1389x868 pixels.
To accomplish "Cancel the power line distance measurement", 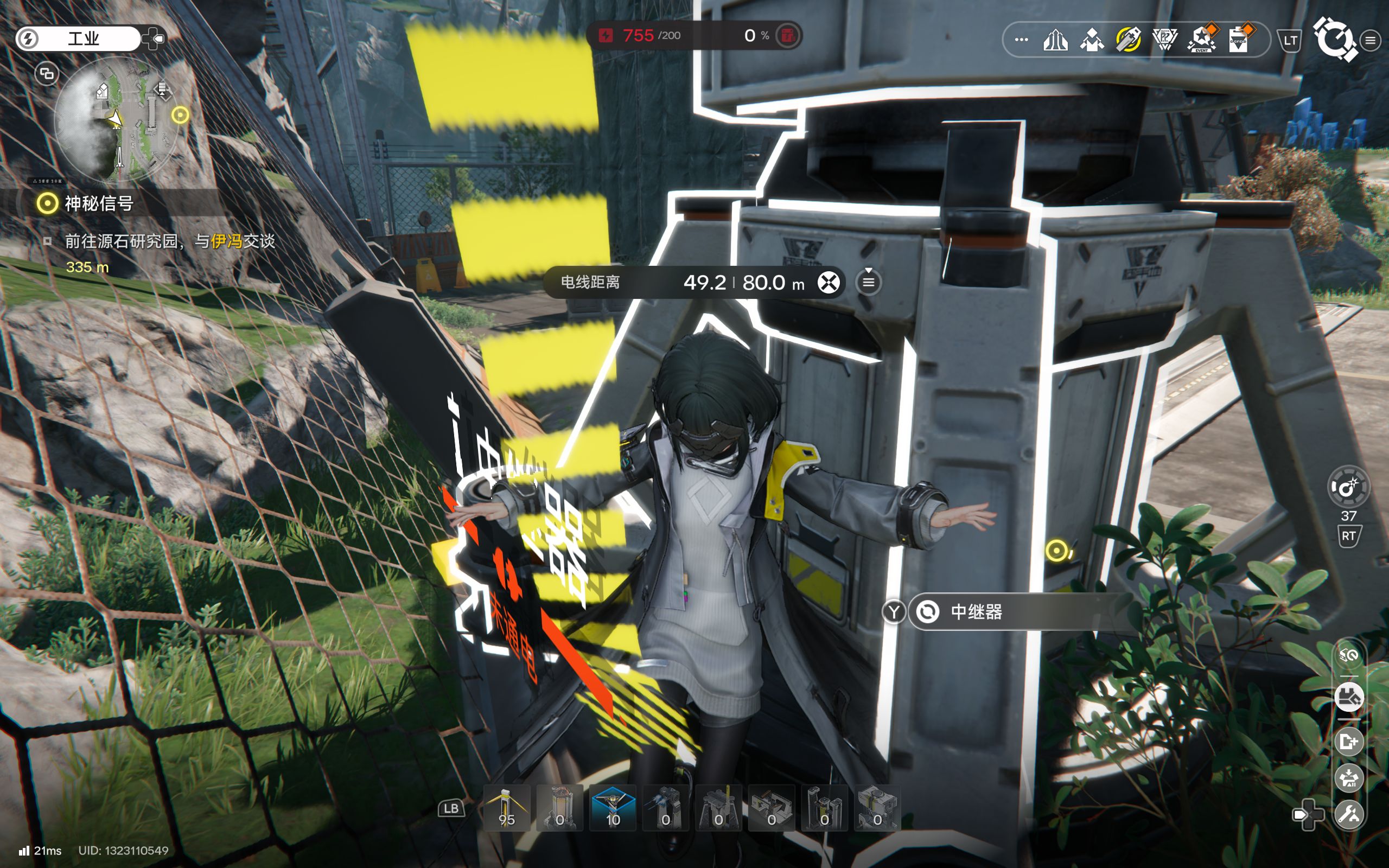I will click(828, 283).
